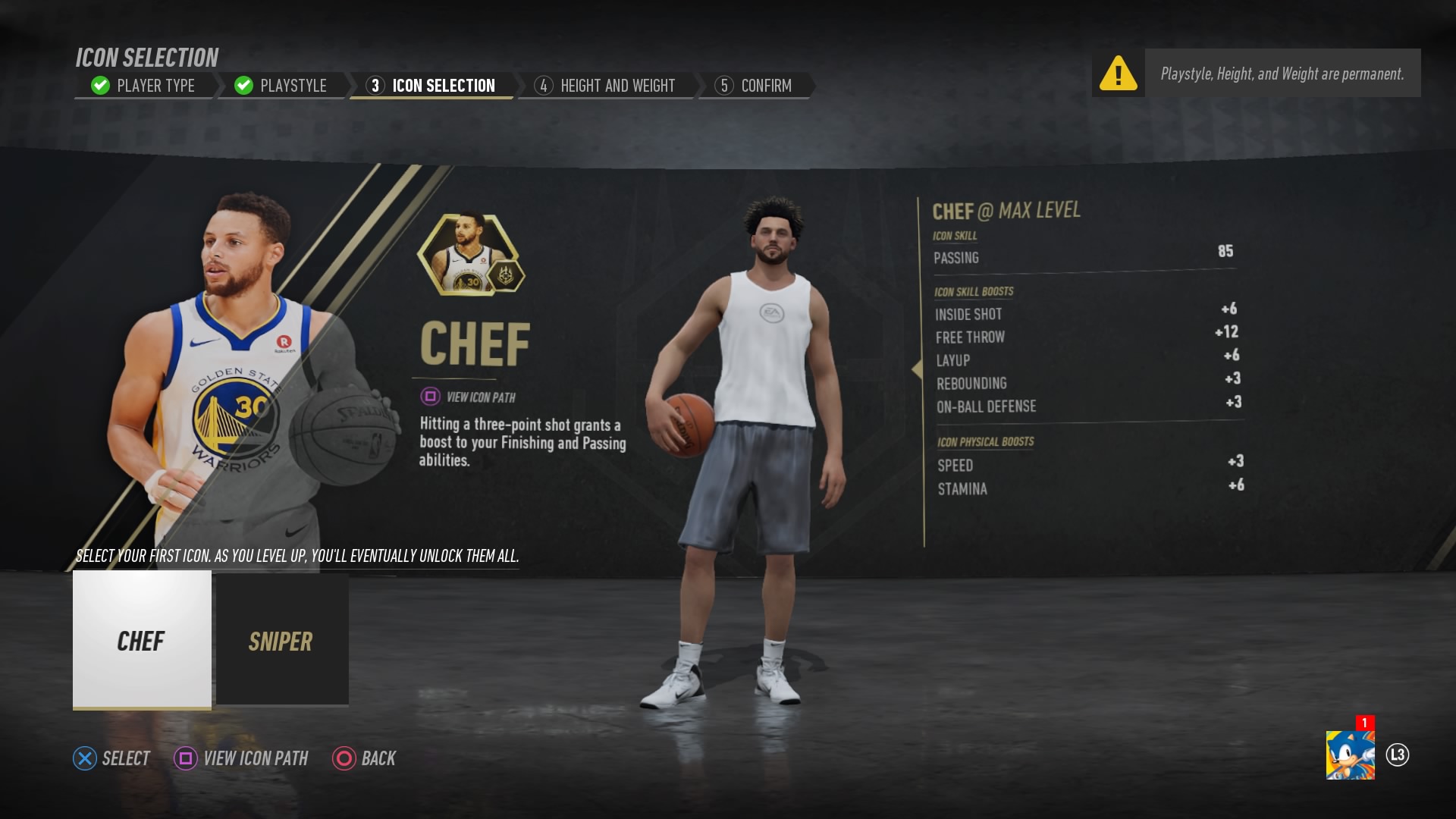Select the X button Select icon
Image resolution: width=1456 pixels, height=819 pixels.
pos(83,758)
